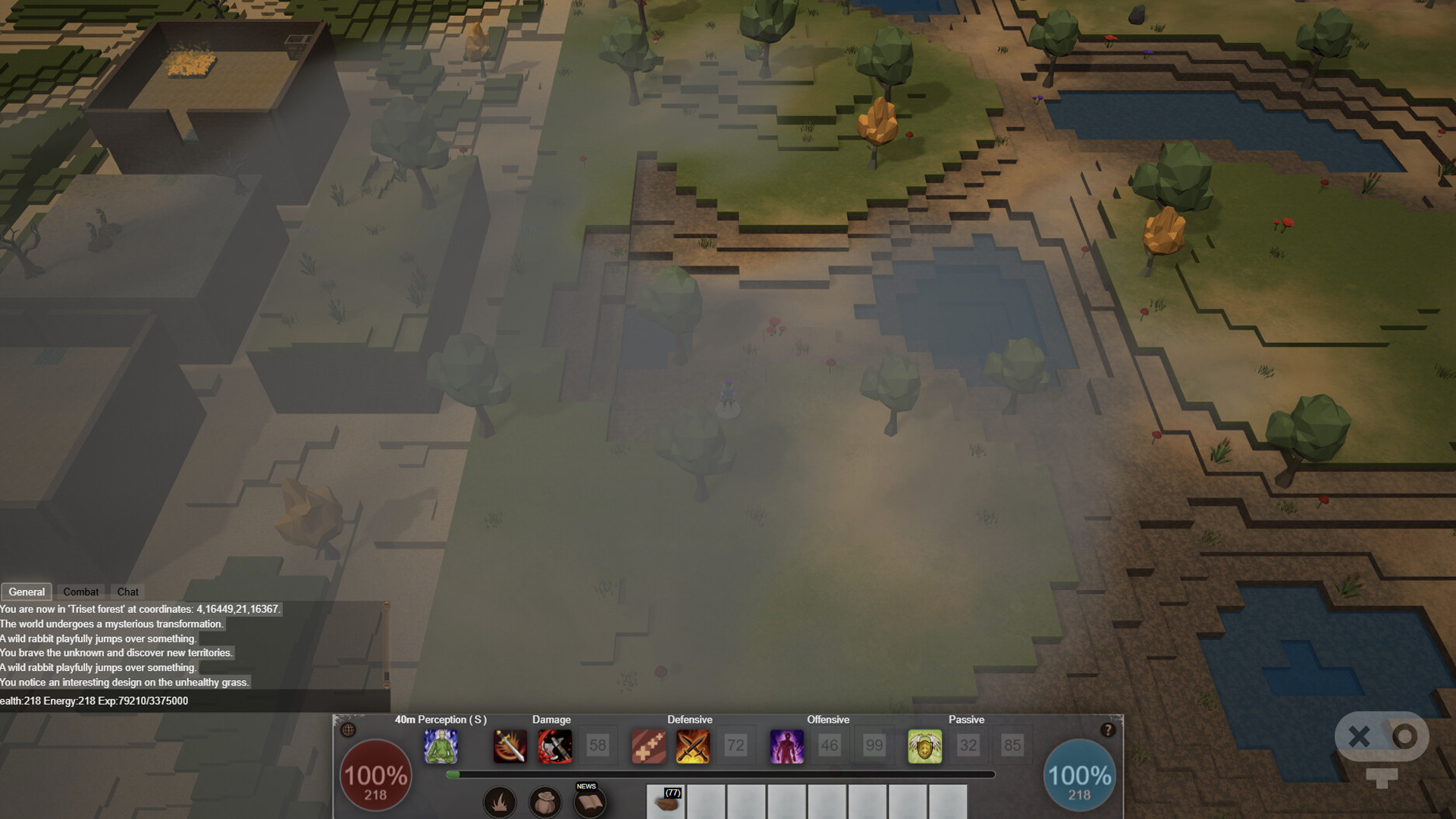The width and height of the screenshot is (1456, 819).
Task: Activate the meditating figure Perception skill
Action: 441,746
